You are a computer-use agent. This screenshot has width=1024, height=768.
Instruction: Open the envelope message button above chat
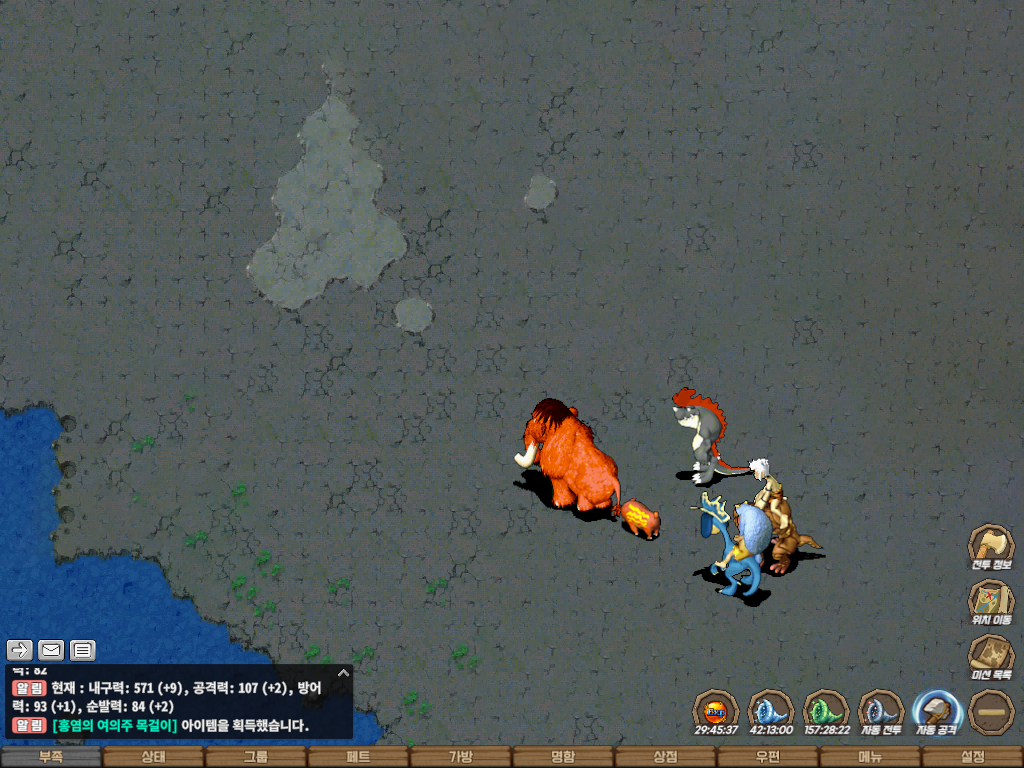tap(51, 650)
